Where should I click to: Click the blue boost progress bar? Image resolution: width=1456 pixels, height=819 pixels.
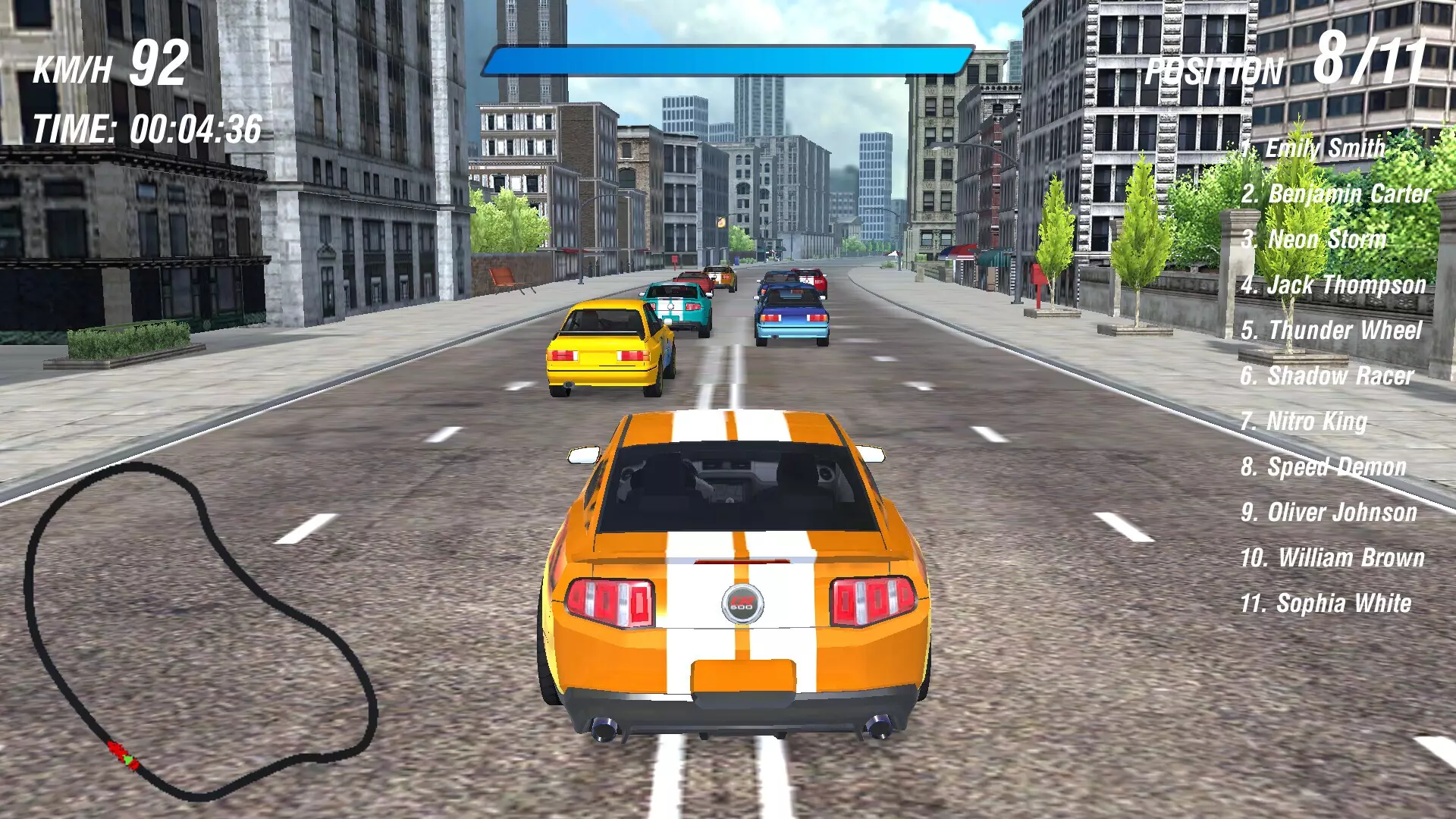[x=728, y=57]
